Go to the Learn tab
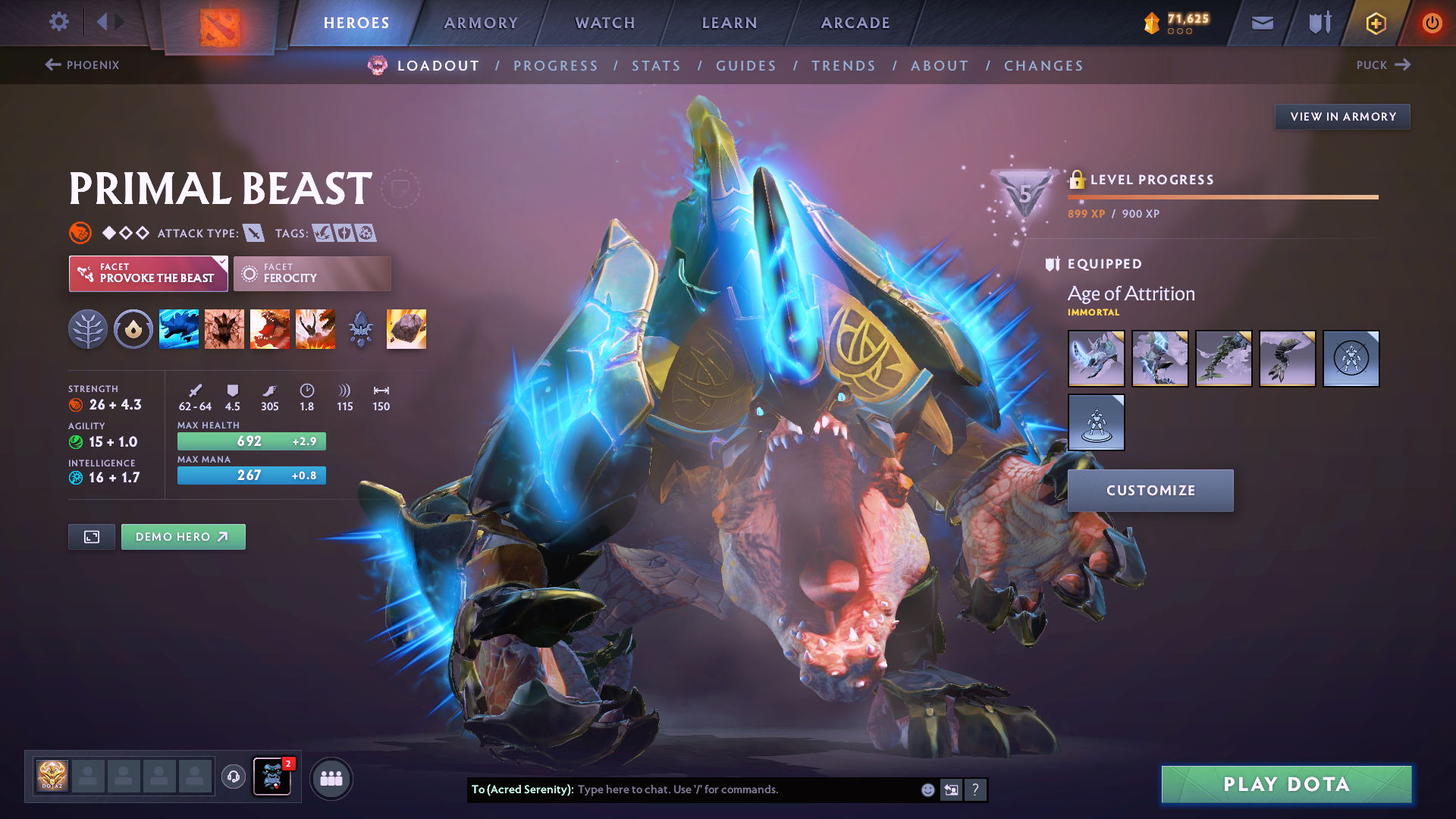The height and width of the screenshot is (819, 1456). [730, 23]
